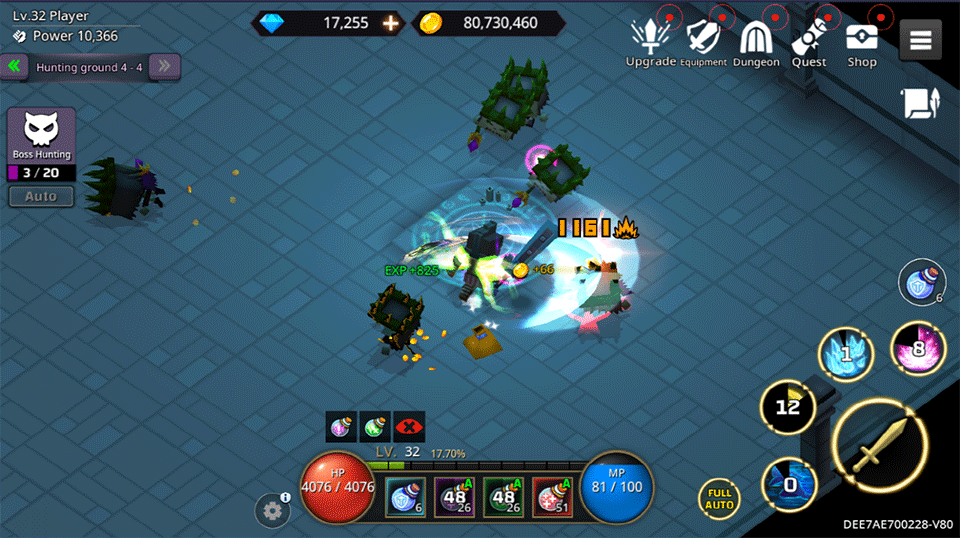
Task: Start Boss Hunting with the skull icon
Action: [41, 134]
